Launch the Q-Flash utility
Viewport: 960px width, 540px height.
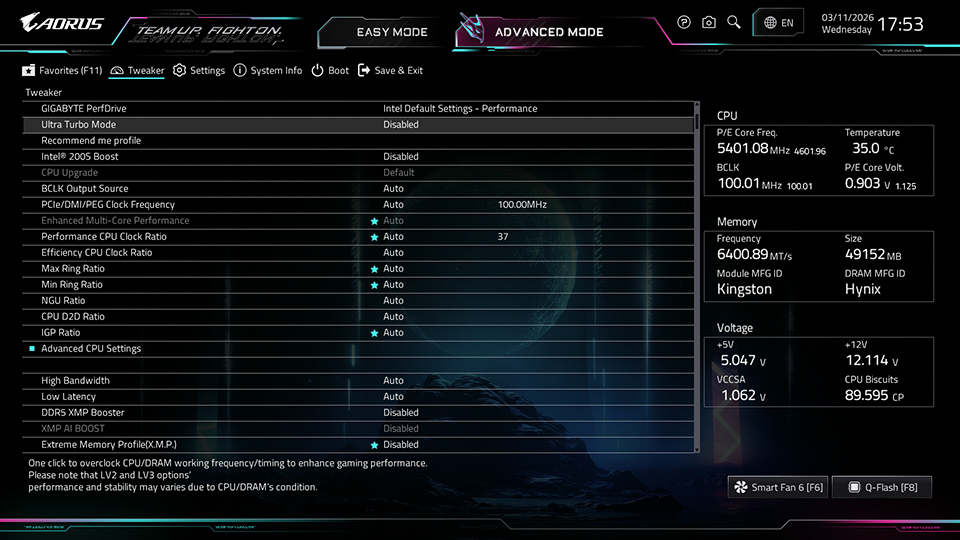pyautogui.click(x=881, y=487)
